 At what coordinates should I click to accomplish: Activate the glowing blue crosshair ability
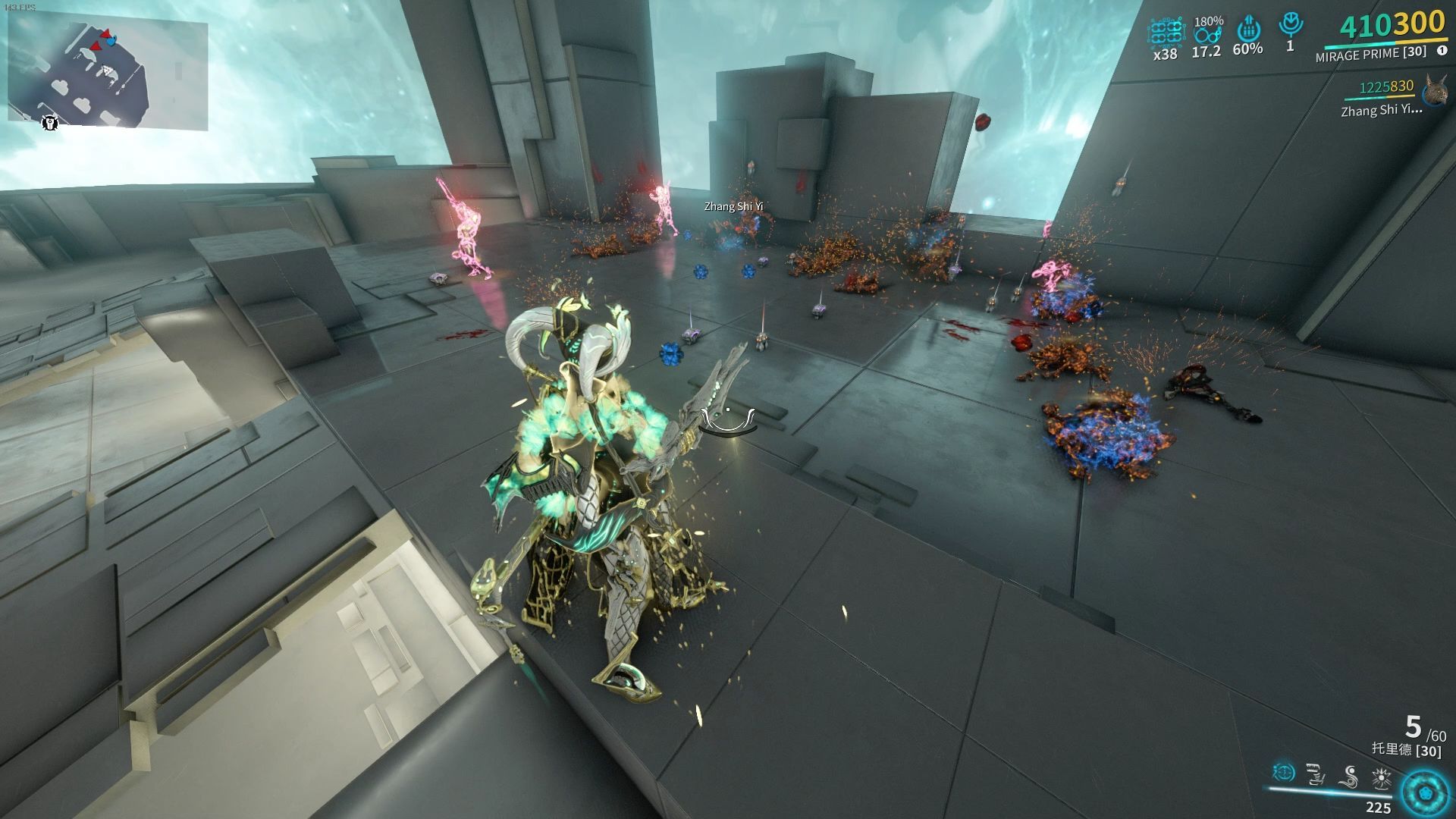pos(1283,773)
